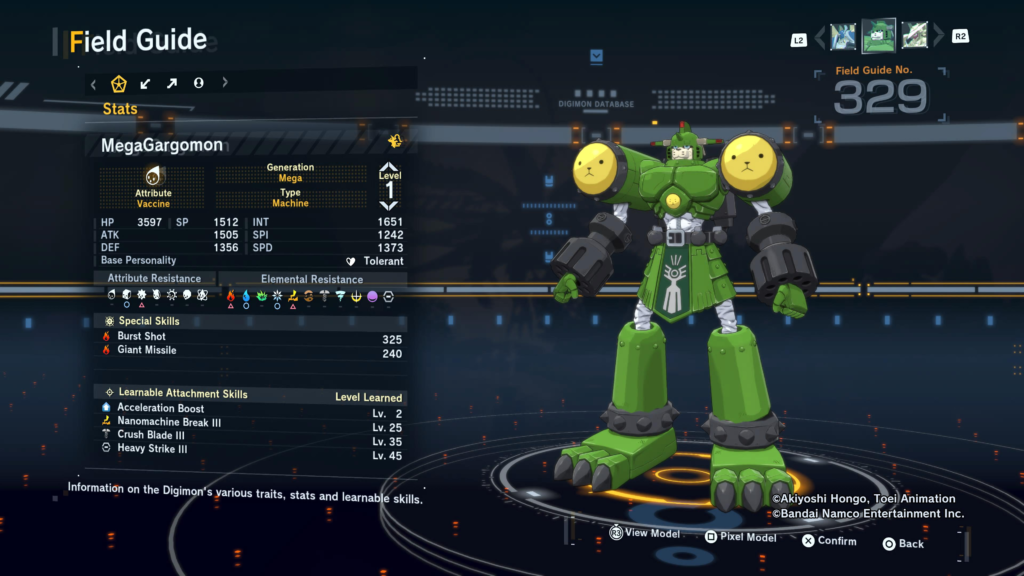
Task: Open the round profile icon tab
Action: 198,83
